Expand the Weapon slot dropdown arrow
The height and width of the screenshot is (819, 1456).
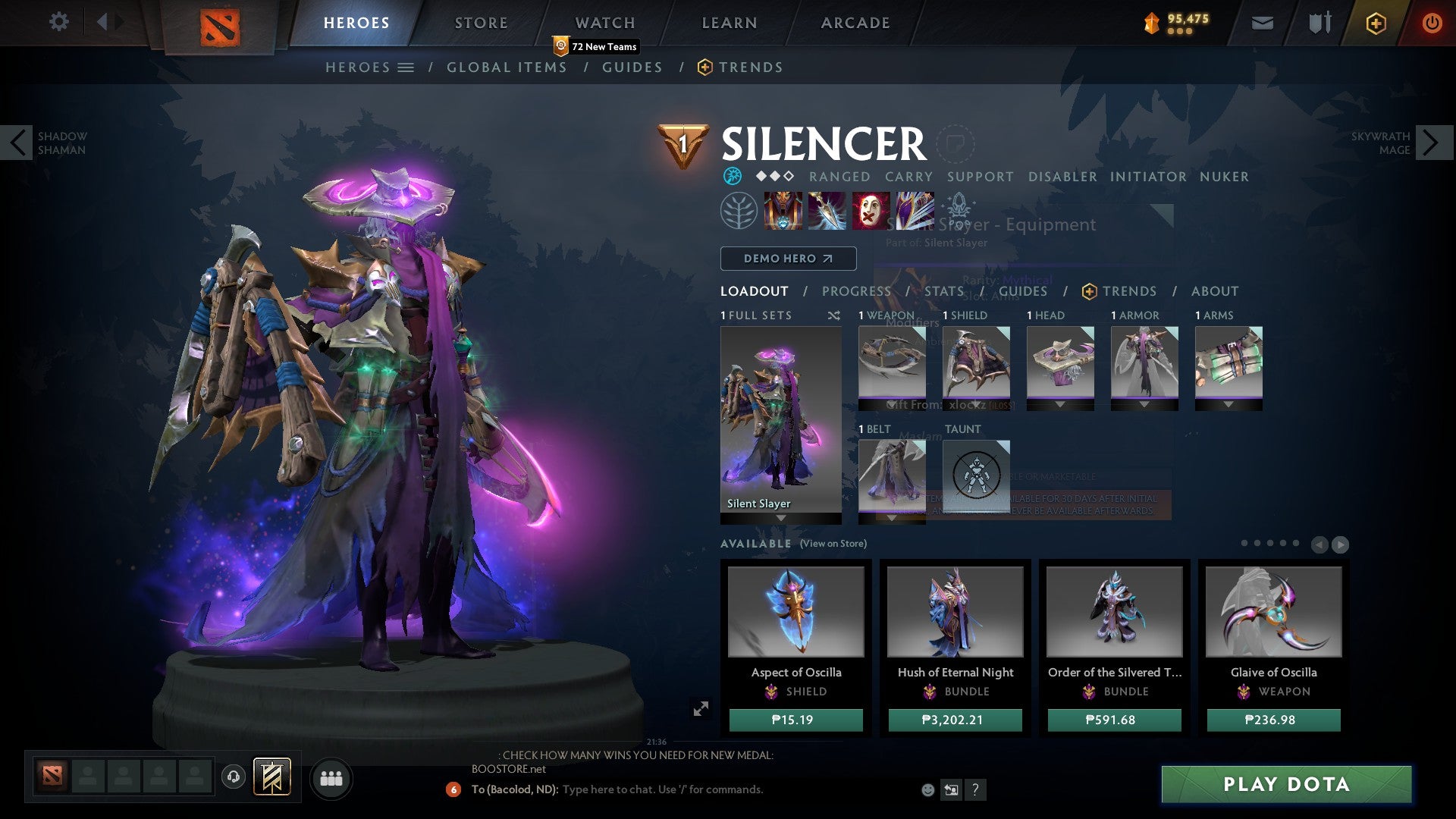coord(892,403)
